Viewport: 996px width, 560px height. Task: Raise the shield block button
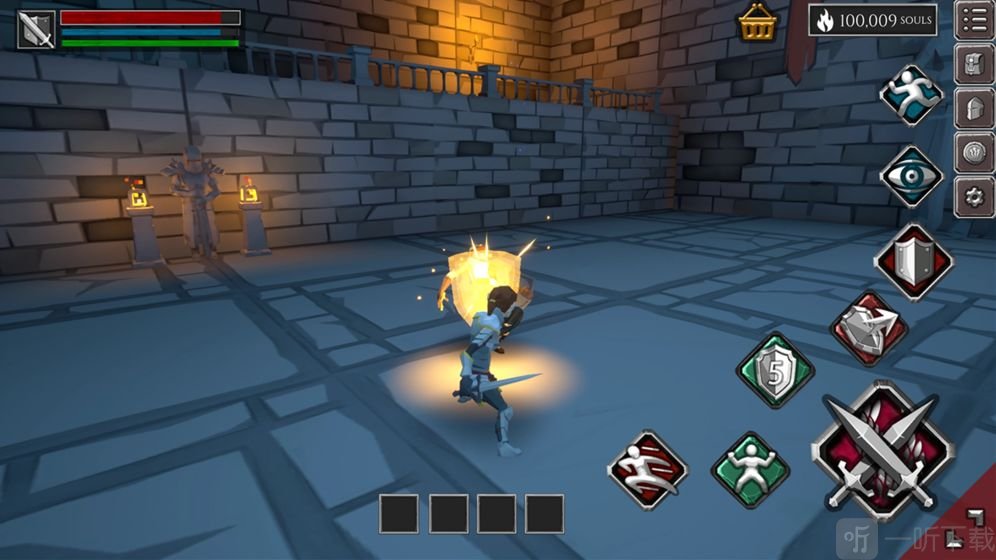tap(912, 260)
